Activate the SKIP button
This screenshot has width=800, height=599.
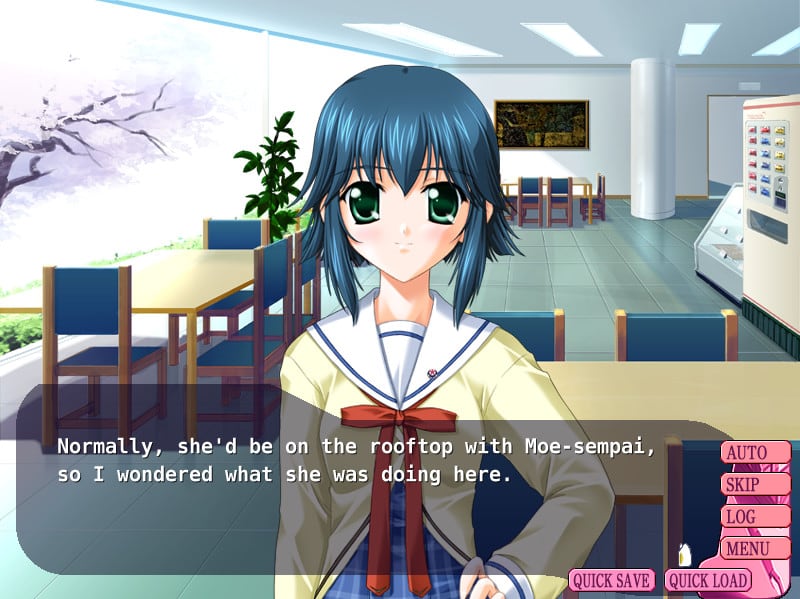point(754,485)
